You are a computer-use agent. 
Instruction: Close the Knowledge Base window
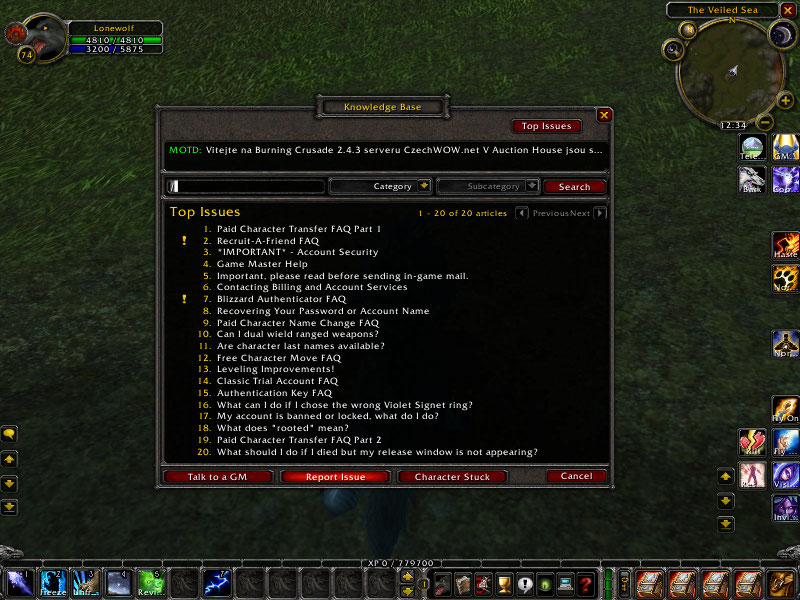tap(604, 115)
